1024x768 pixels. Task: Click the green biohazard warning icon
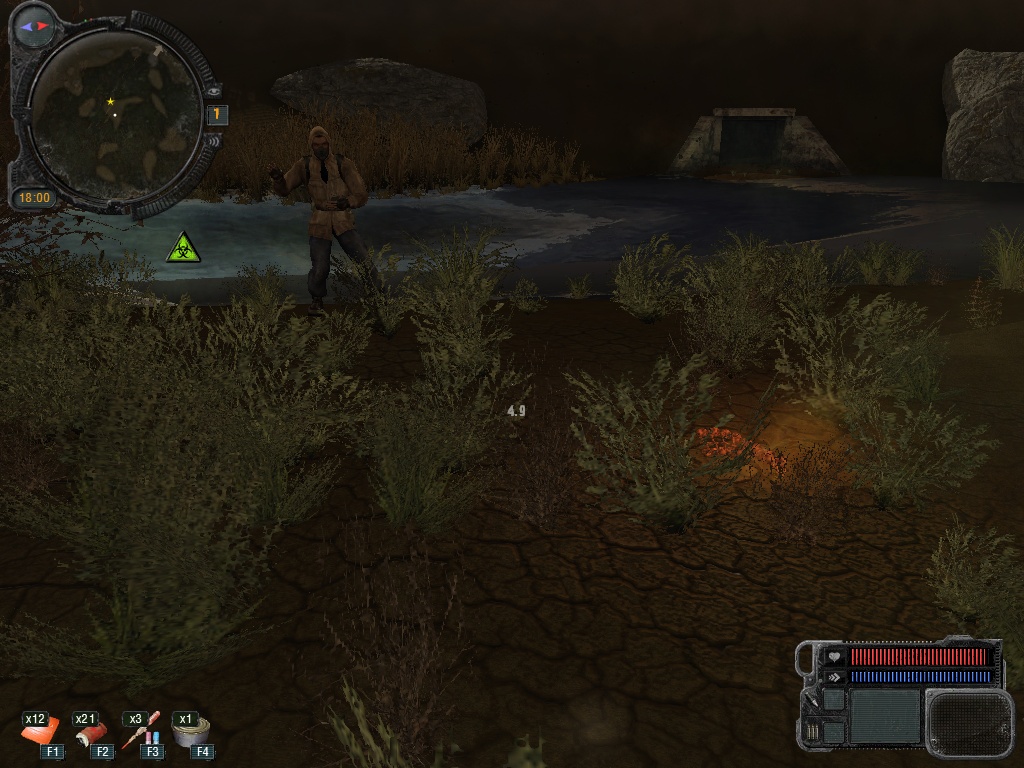183,247
